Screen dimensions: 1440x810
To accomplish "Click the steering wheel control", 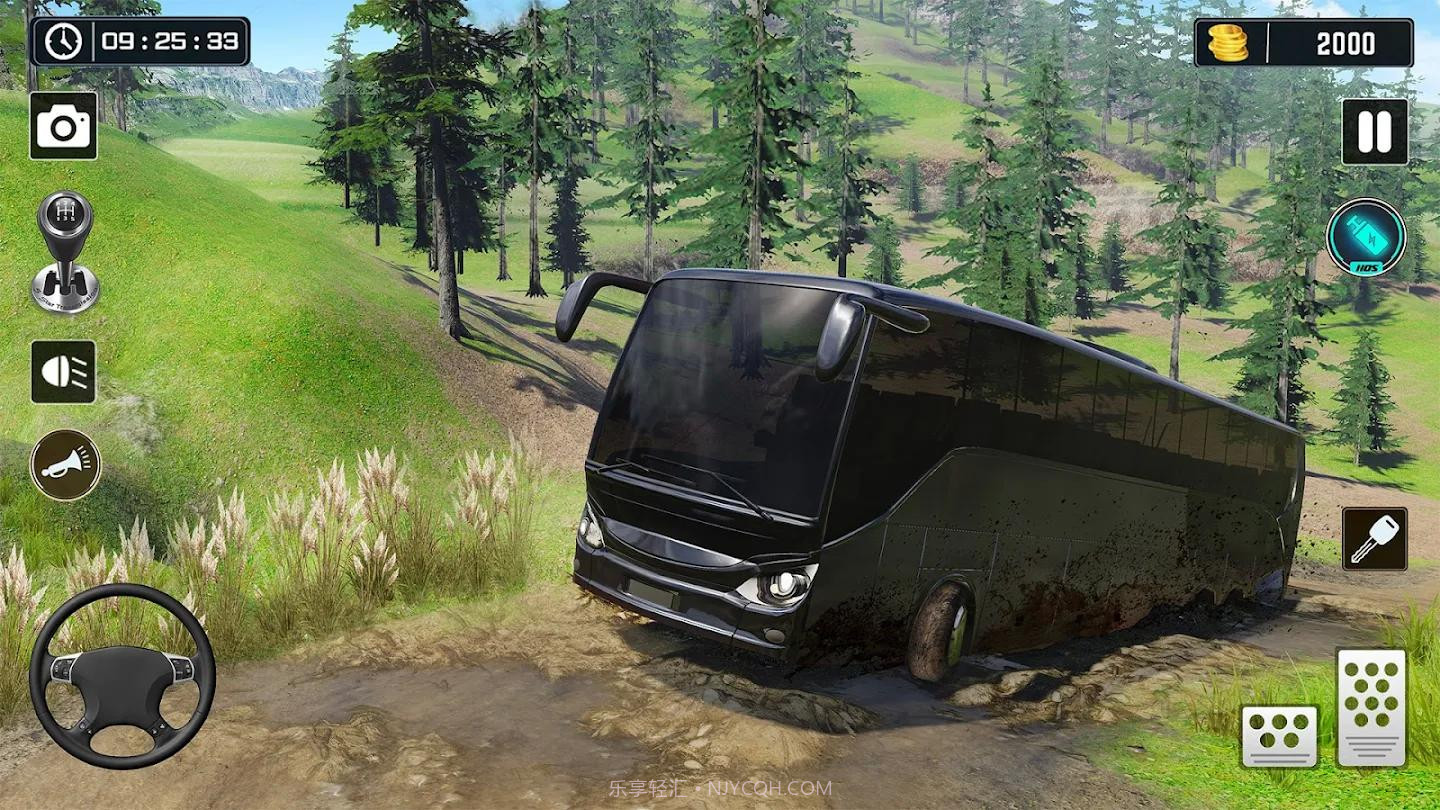I will tap(122, 677).
